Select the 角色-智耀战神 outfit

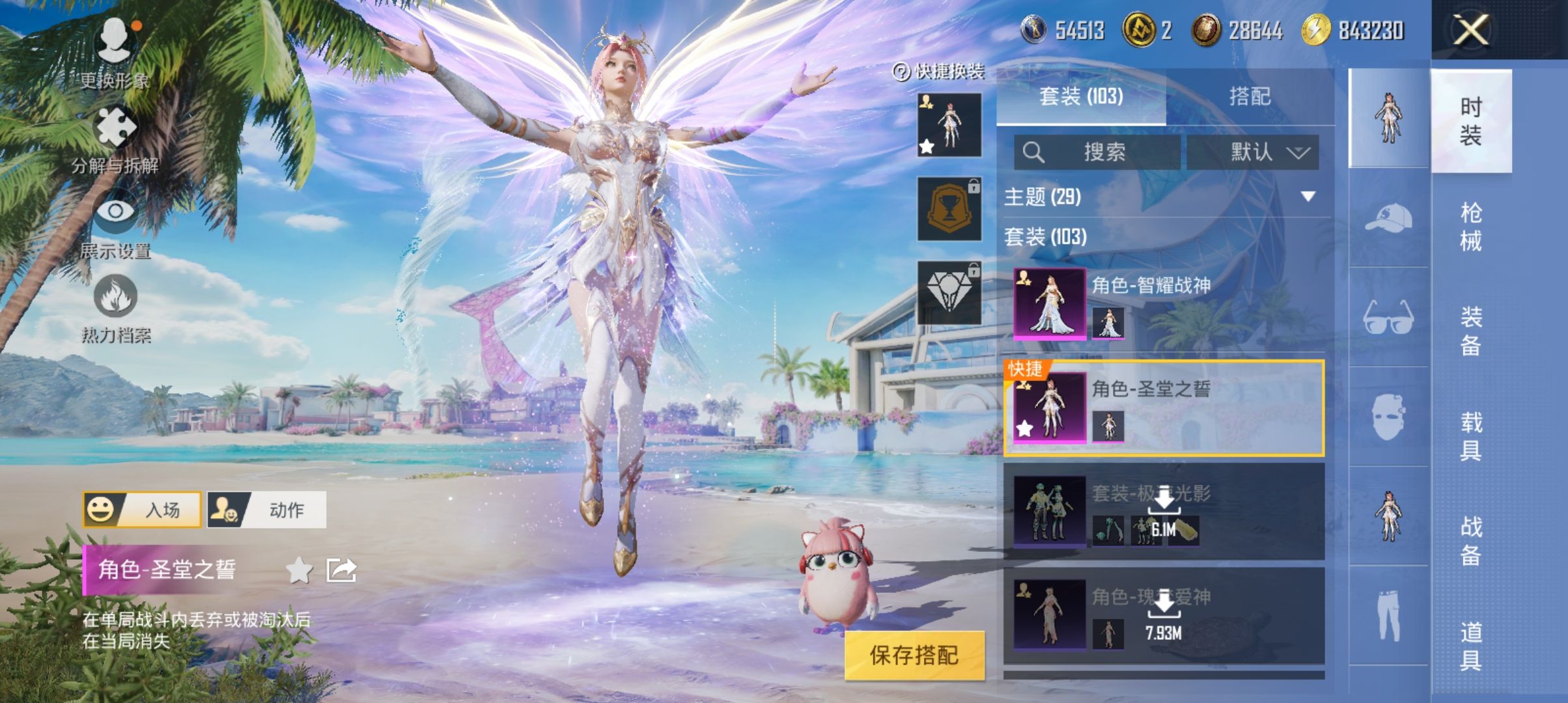(1164, 303)
